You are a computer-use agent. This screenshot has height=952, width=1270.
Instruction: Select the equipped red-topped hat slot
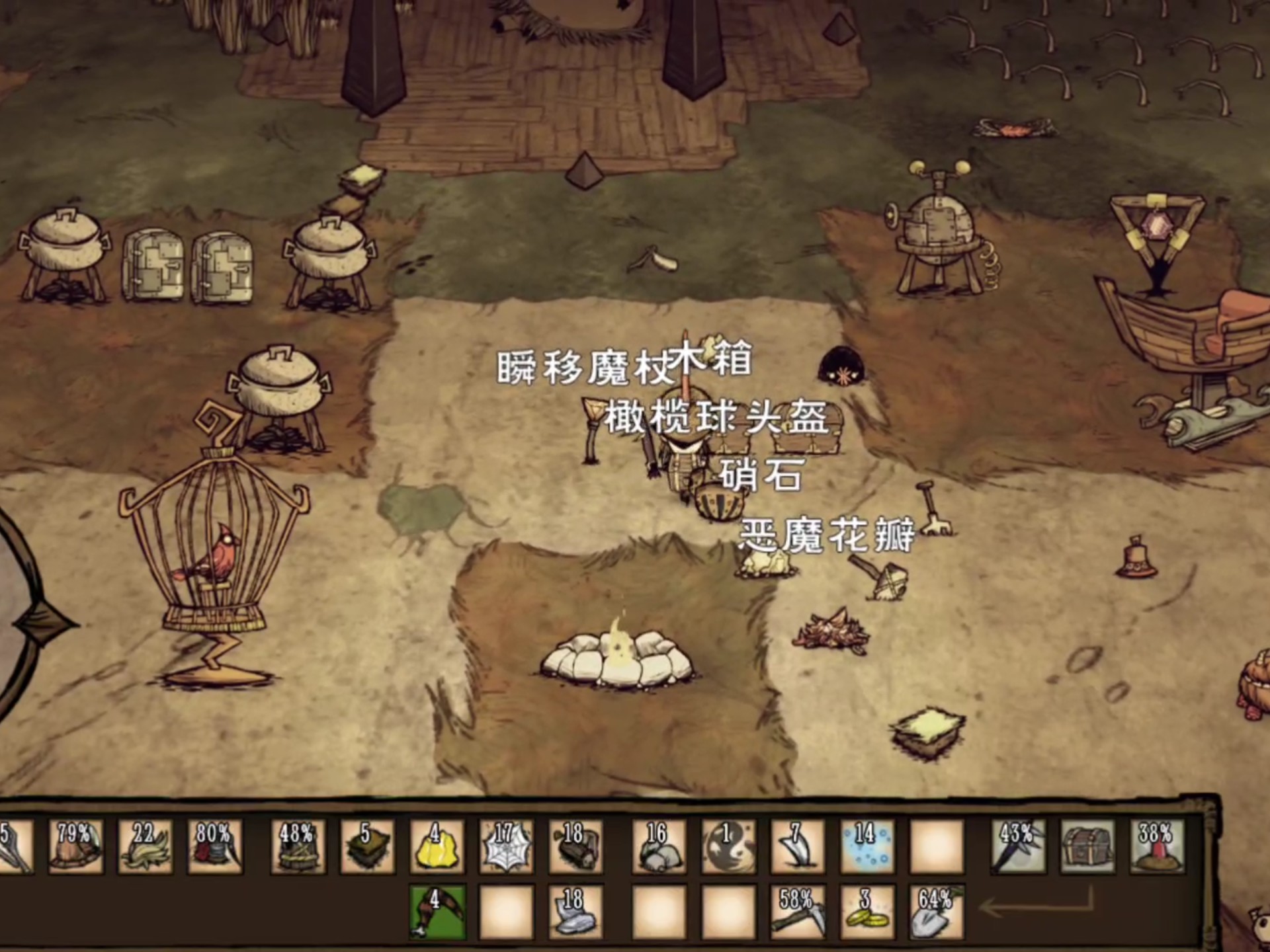(1158, 848)
